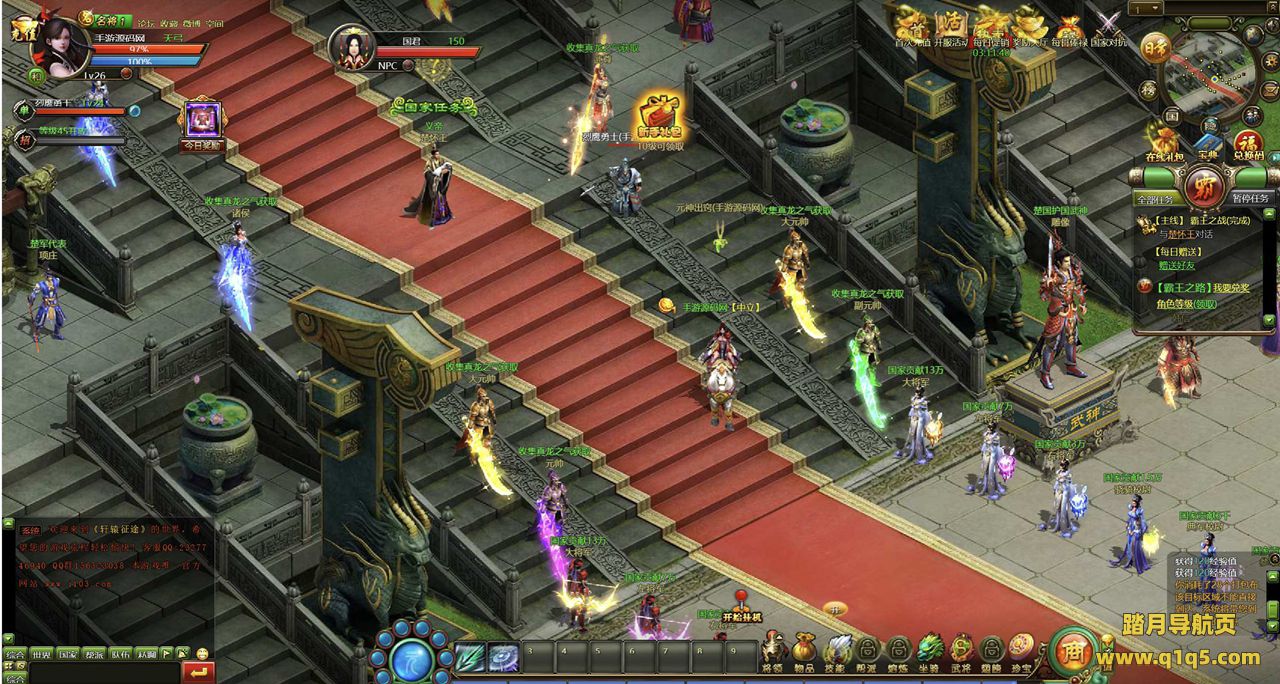Open the round 商 shop button
Image resolution: width=1280 pixels, height=684 pixels.
pyautogui.click(x=1074, y=650)
